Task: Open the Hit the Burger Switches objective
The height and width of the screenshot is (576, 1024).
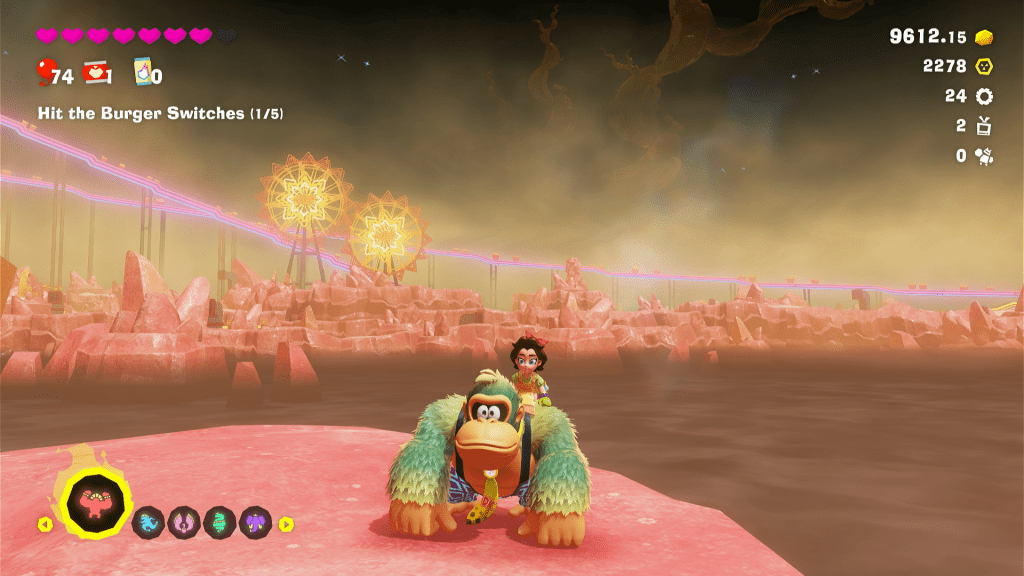Action: coord(160,114)
